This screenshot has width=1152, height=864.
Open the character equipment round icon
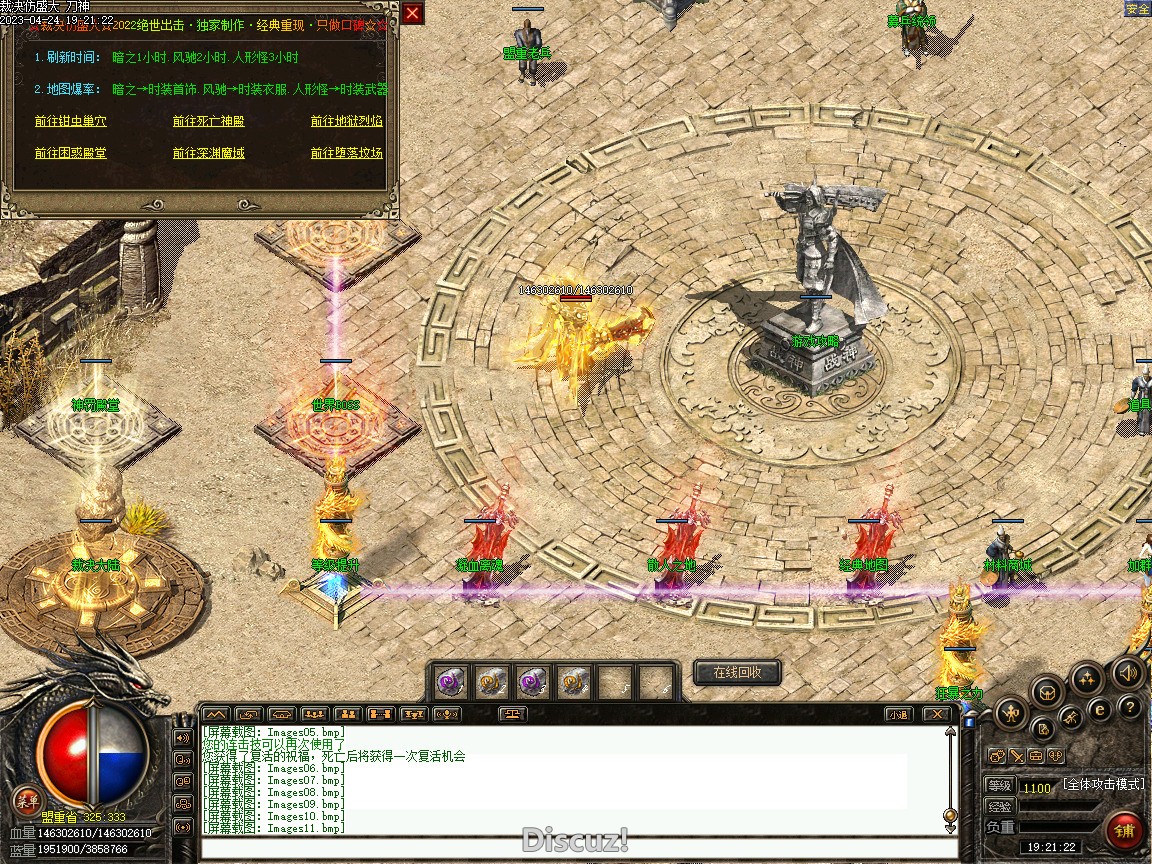coord(1012,713)
